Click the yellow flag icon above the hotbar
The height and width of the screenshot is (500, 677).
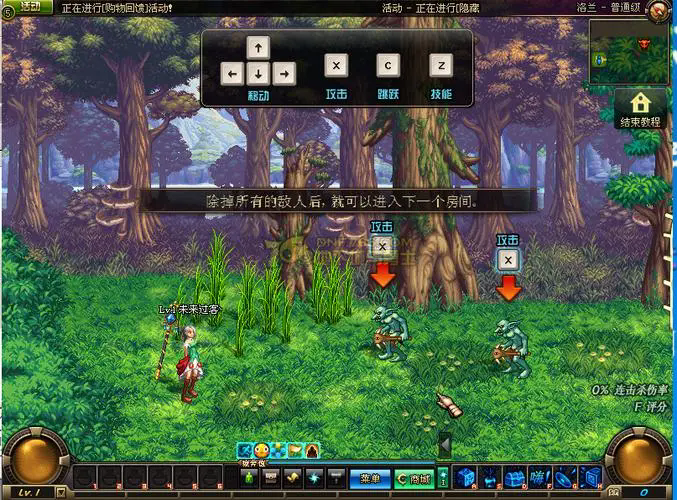[296, 451]
